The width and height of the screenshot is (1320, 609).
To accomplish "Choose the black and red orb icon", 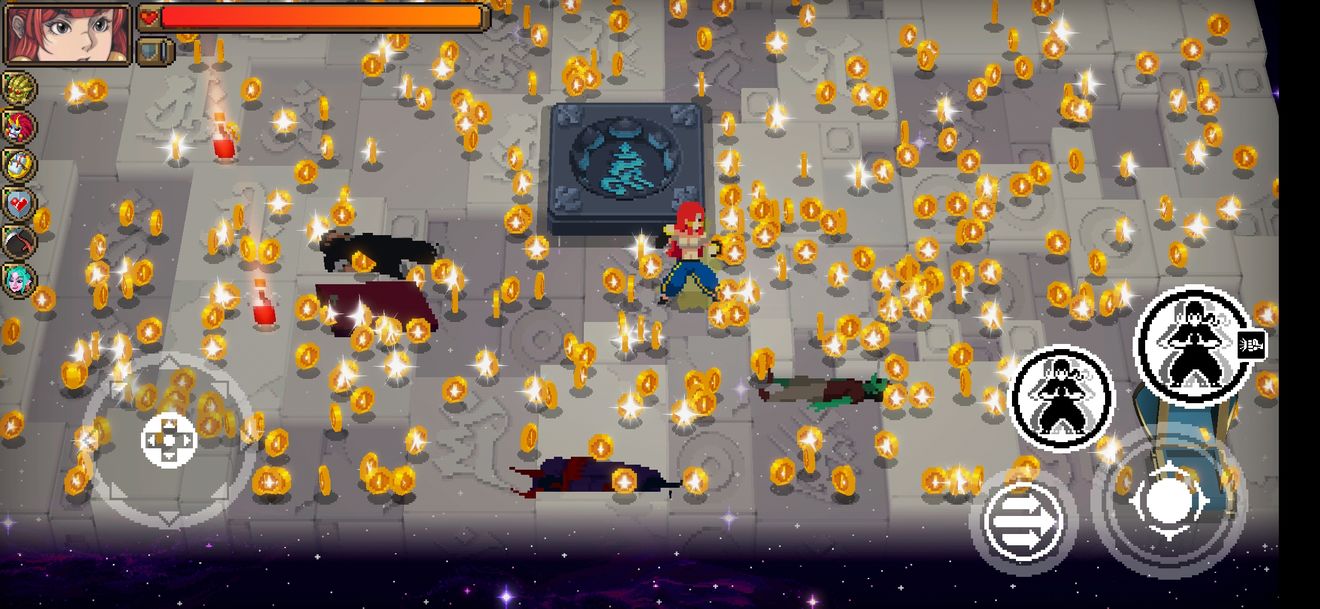I will [x=19, y=241].
